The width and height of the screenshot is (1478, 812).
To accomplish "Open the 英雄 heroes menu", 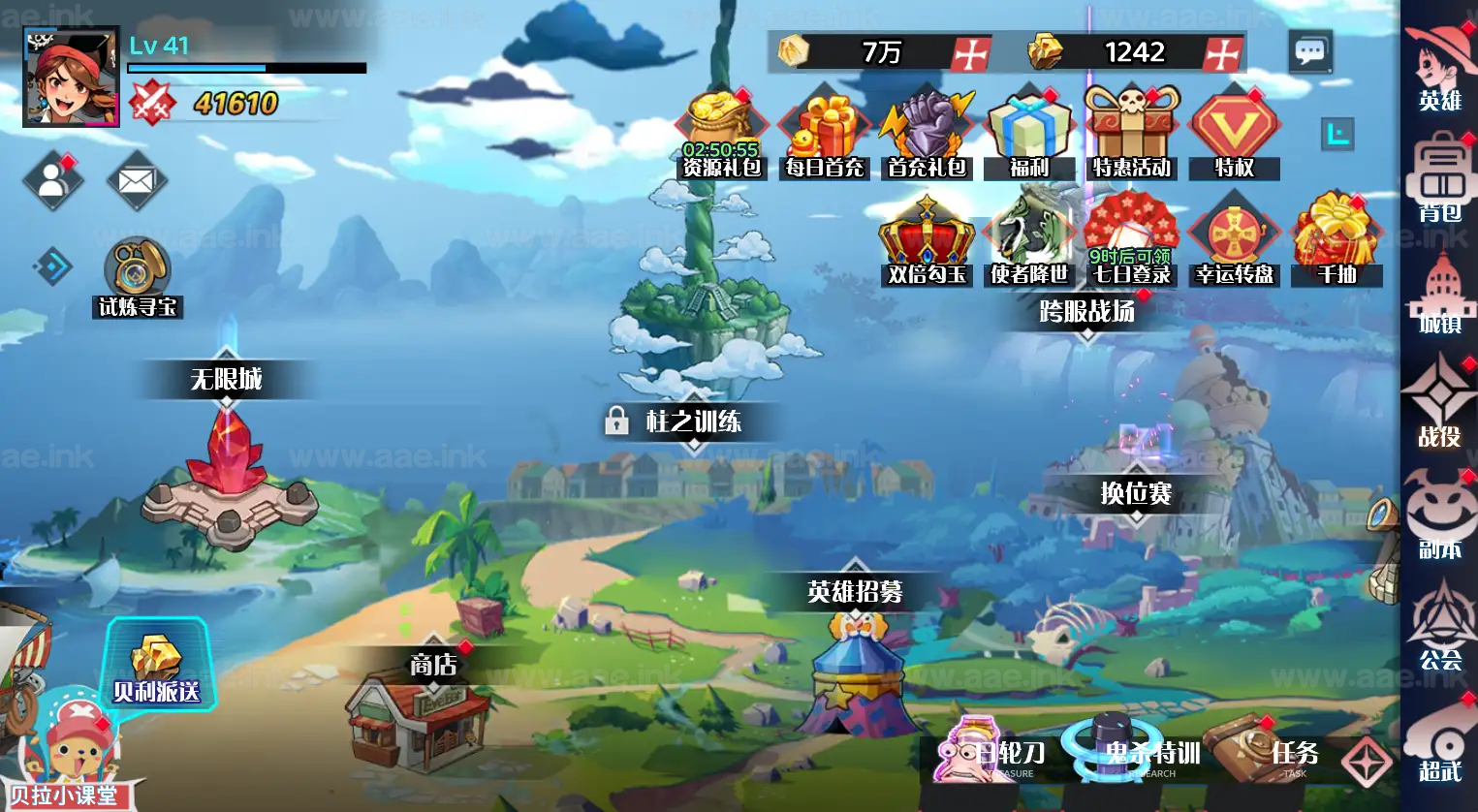I will tap(1440, 70).
